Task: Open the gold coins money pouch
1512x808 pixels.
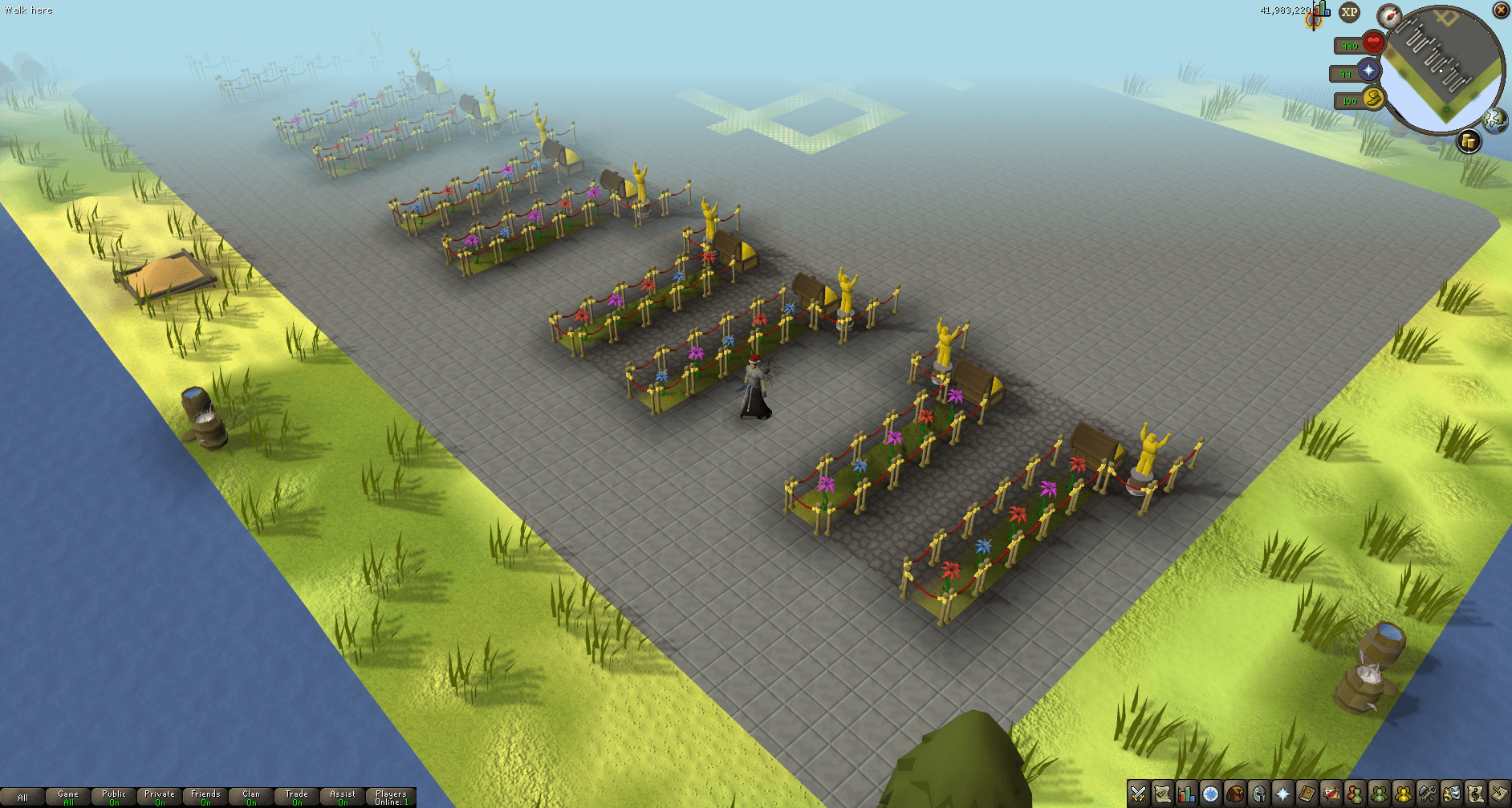Action: pyautogui.click(x=1468, y=141)
